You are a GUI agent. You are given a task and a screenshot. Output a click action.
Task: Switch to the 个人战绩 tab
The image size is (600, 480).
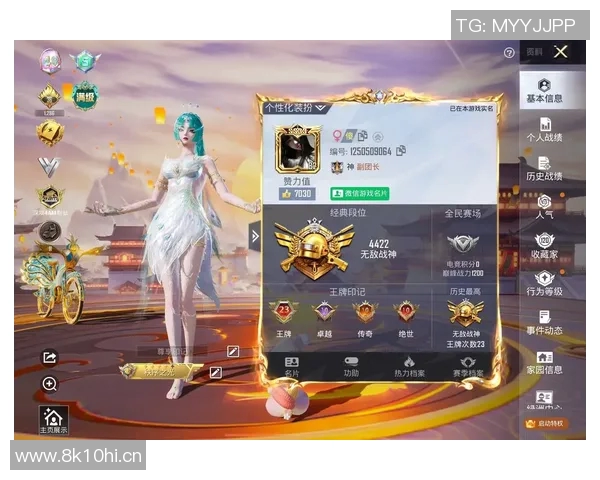[545, 130]
